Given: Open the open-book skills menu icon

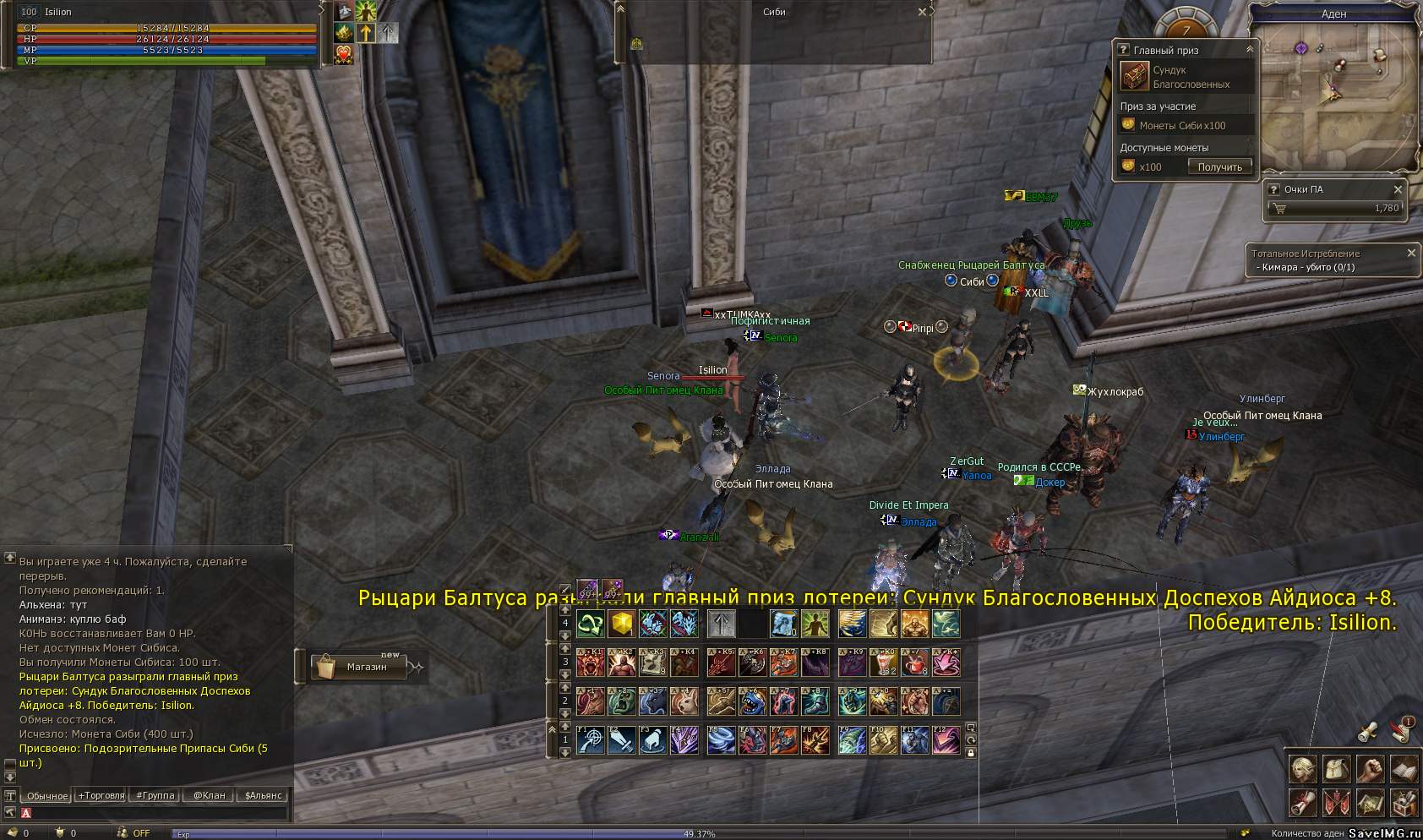Looking at the screenshot, I should pyautogui.click(x=1404, y=768).
